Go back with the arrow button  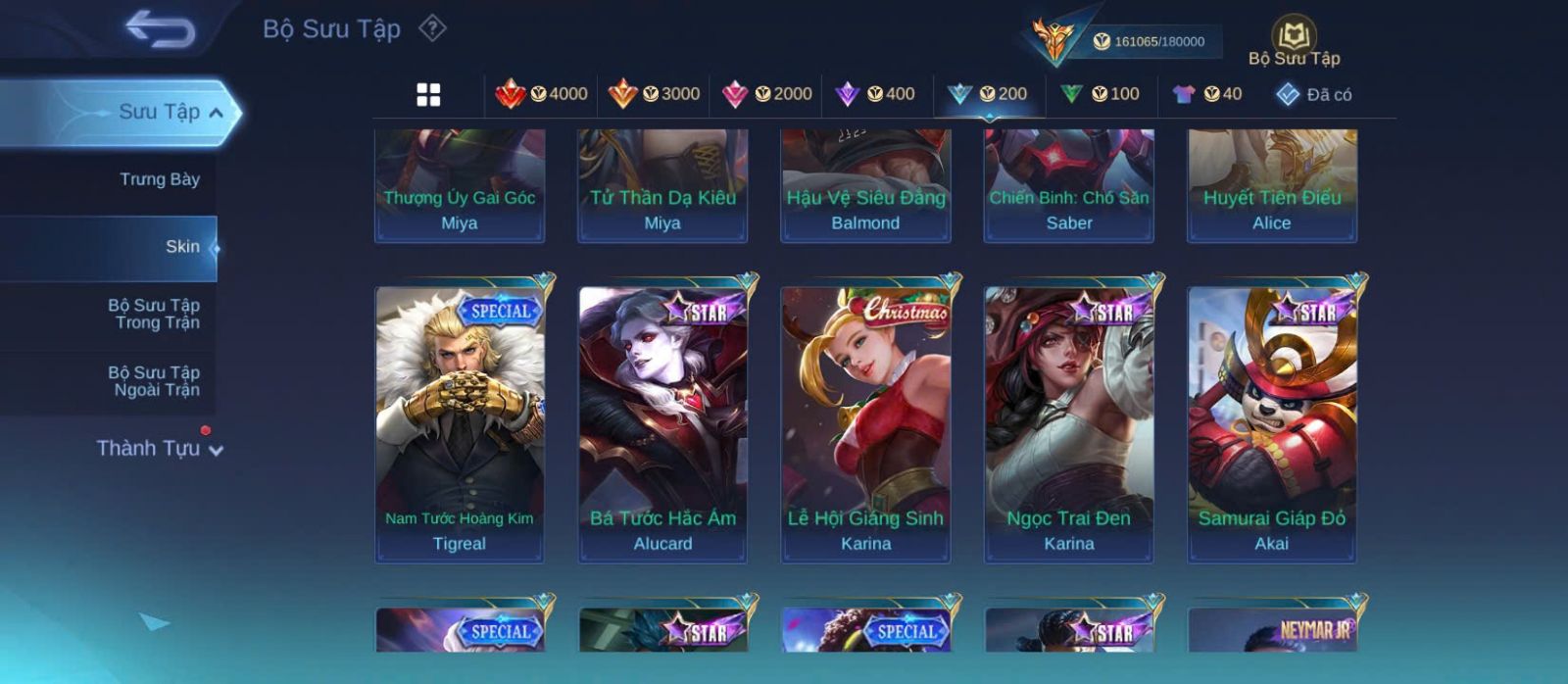[x=160, y=29]
